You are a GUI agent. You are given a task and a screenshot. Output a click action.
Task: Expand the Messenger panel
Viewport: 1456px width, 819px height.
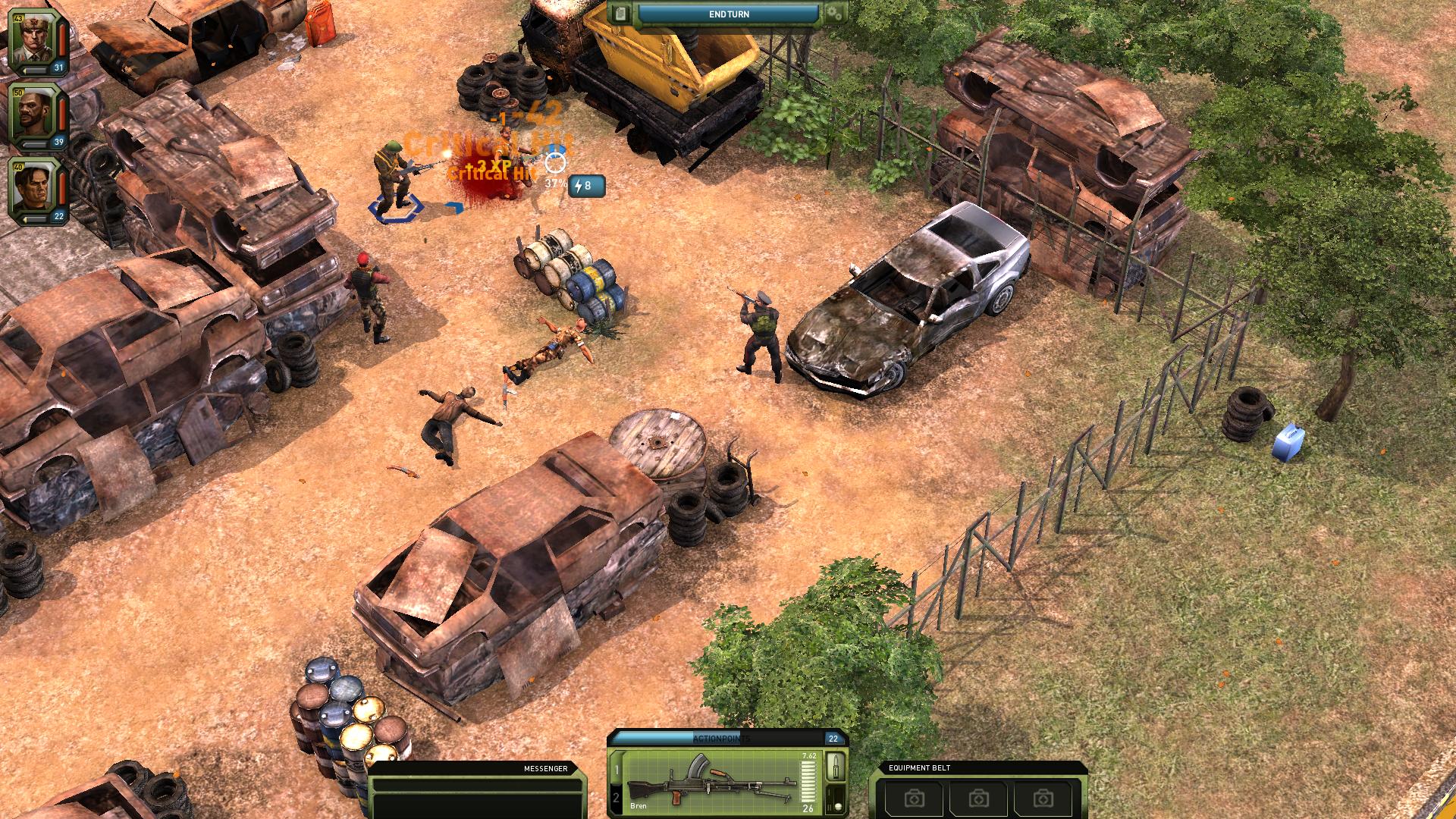542,769
